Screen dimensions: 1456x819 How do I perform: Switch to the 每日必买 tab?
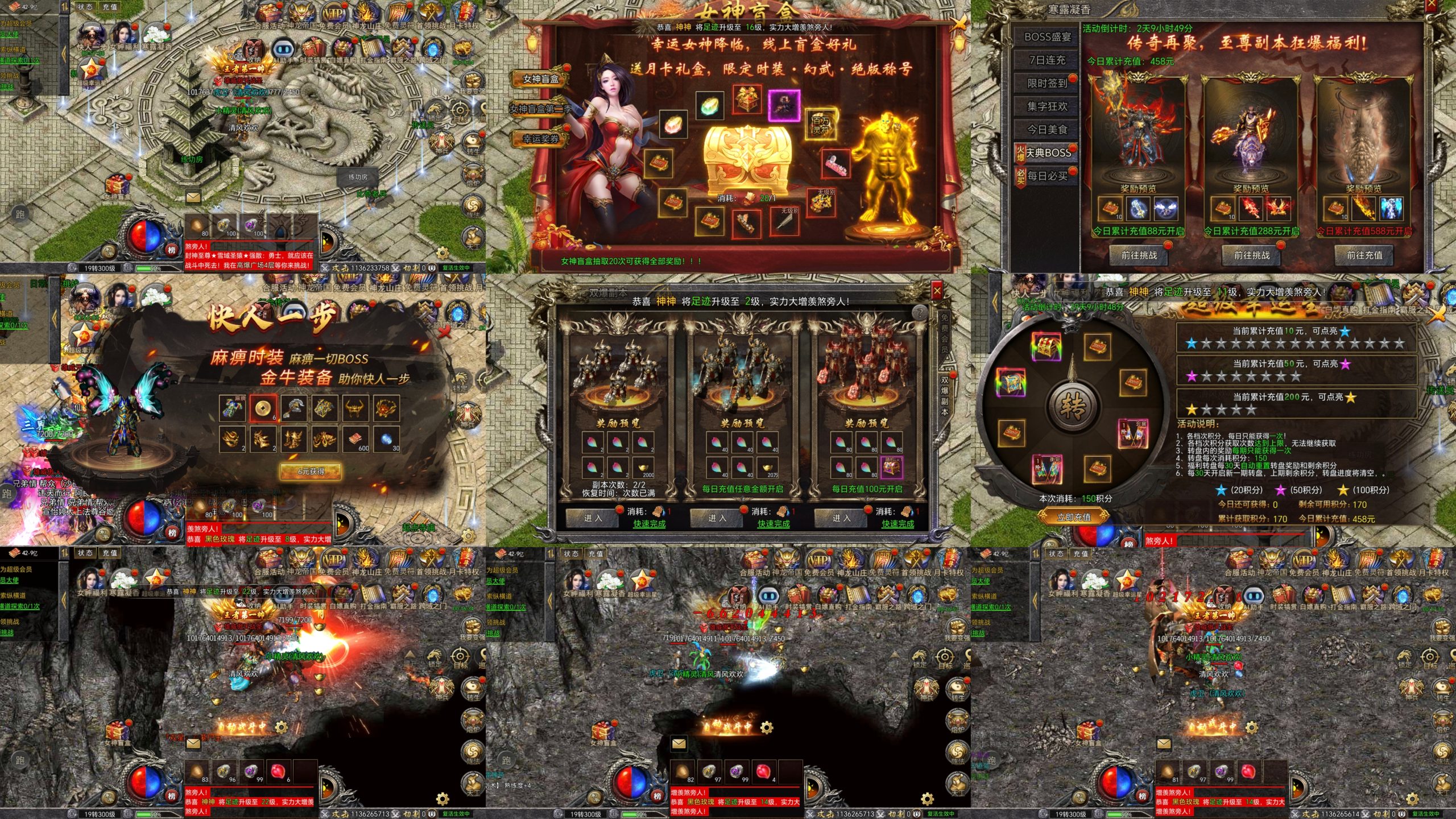1047,176
